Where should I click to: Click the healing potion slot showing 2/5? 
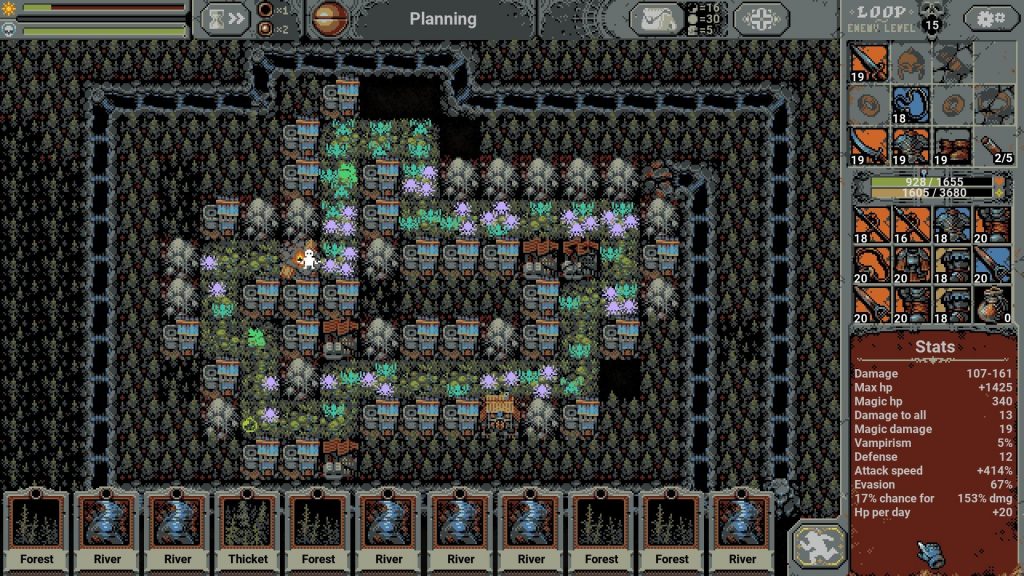pos(992,146)
